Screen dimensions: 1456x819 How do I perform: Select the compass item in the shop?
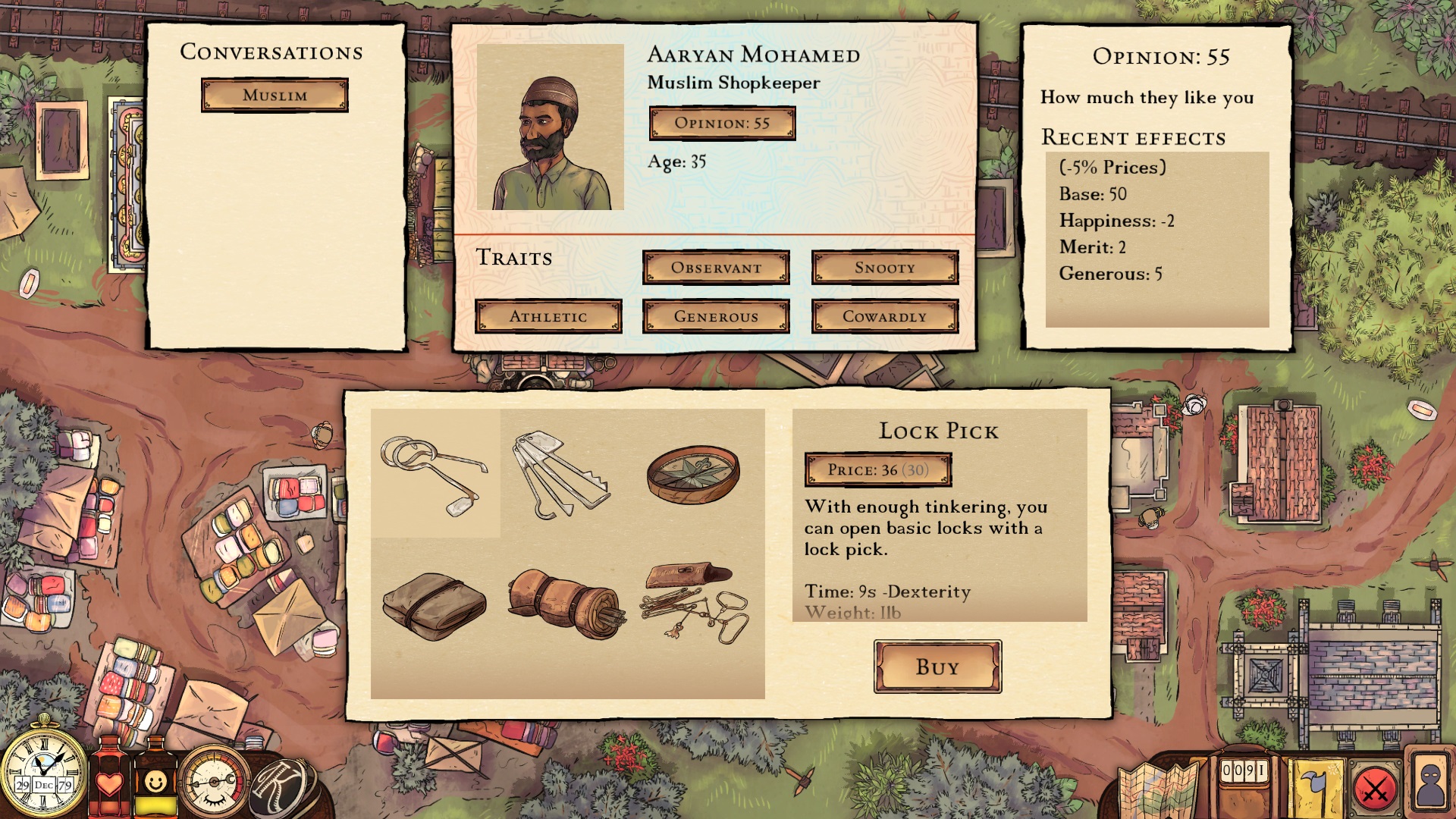coord(692,474)
